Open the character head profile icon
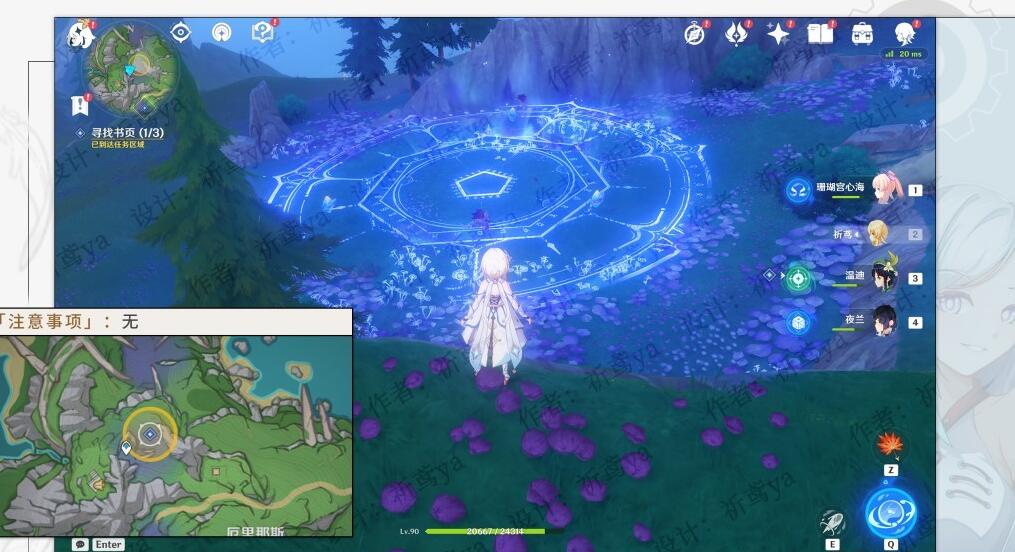The image size is (1015, 552). (x=905, y=34)
